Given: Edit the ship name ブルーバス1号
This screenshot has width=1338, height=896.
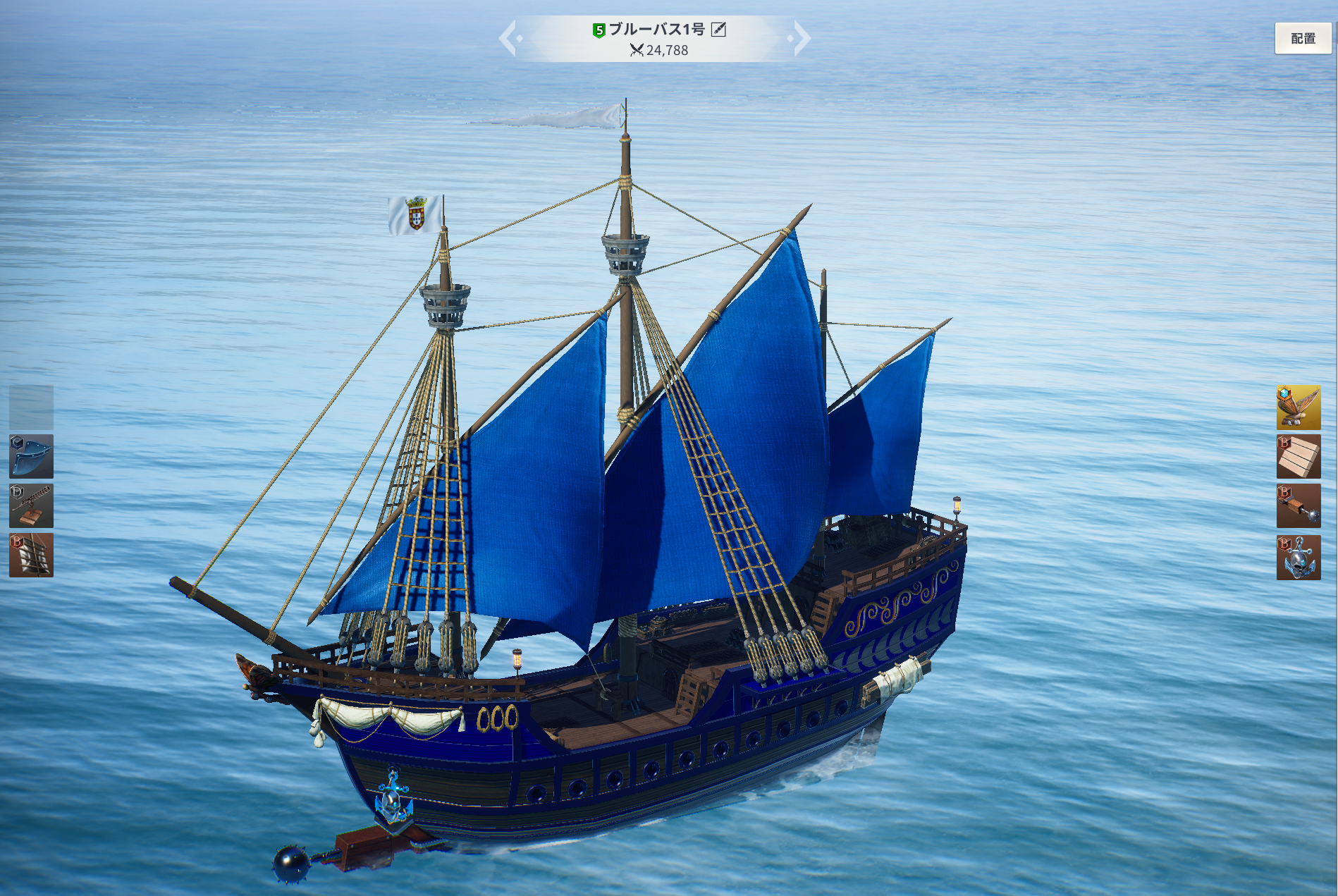Looking at the screenshot, I should click(718, 29).
